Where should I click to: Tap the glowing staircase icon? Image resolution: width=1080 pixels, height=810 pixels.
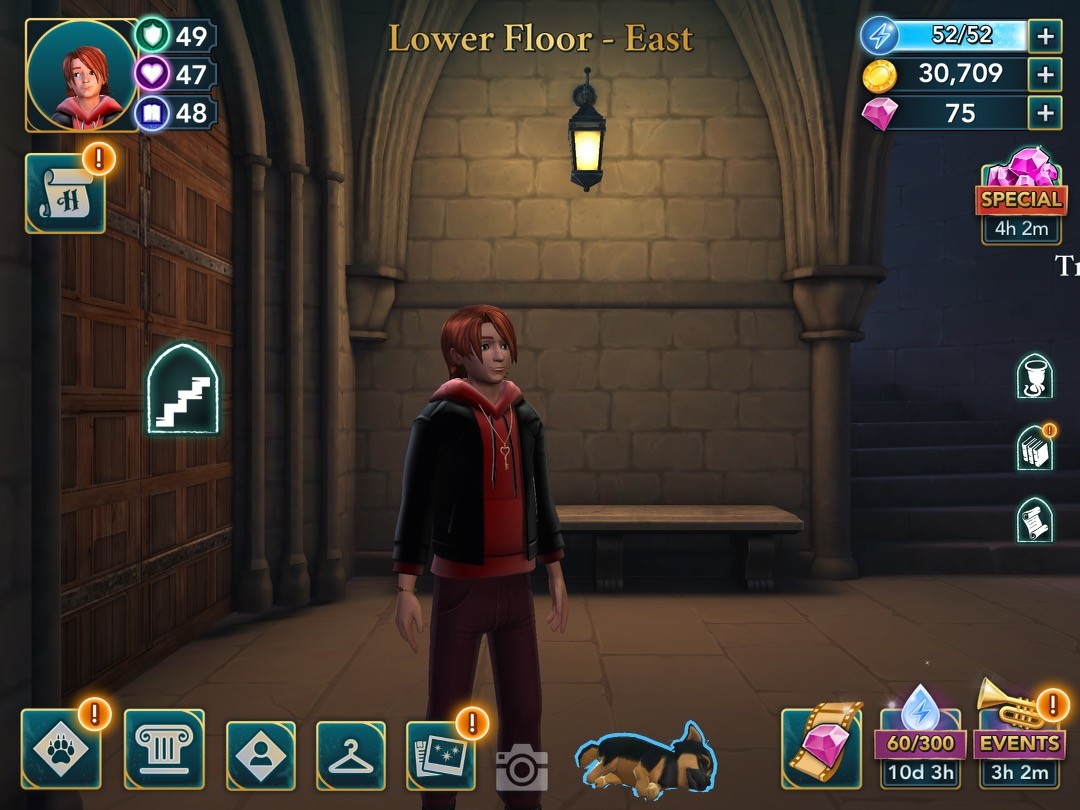click(x=183, y=390)
